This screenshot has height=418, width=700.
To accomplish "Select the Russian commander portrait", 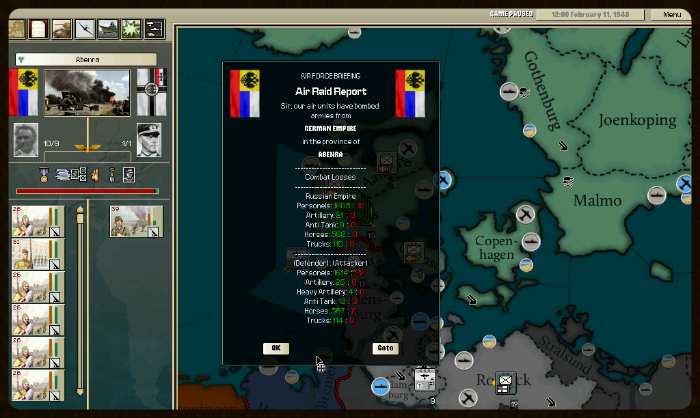I will (x=25, y=139).
